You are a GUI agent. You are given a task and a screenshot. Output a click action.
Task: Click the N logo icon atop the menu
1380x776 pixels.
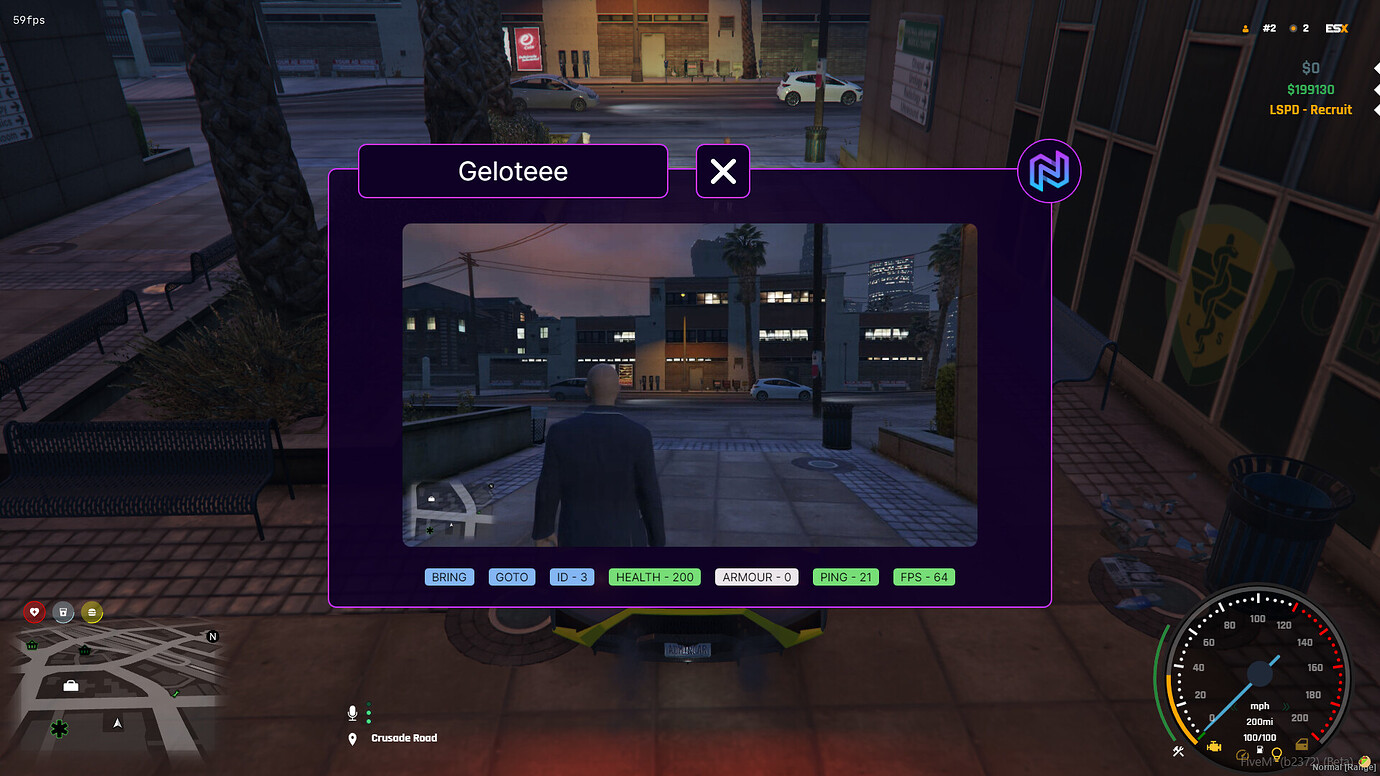(x=1049, y=171)
